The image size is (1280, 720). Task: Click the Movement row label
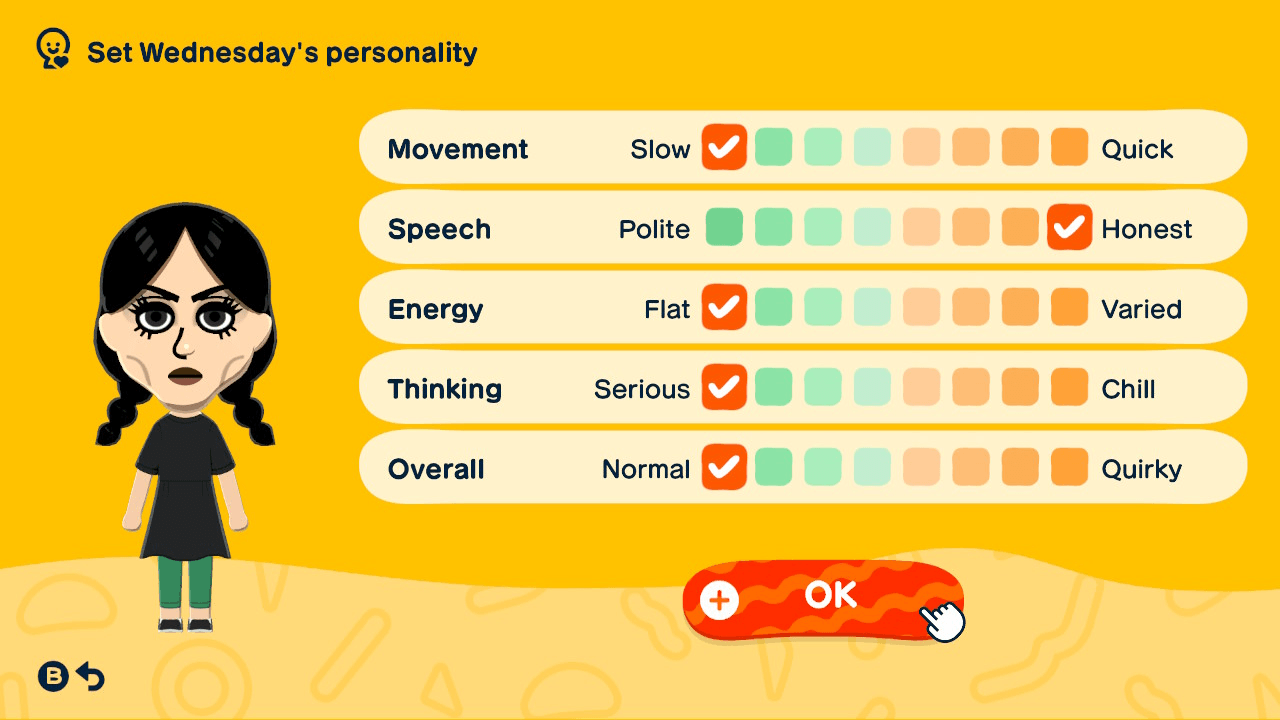458,149
